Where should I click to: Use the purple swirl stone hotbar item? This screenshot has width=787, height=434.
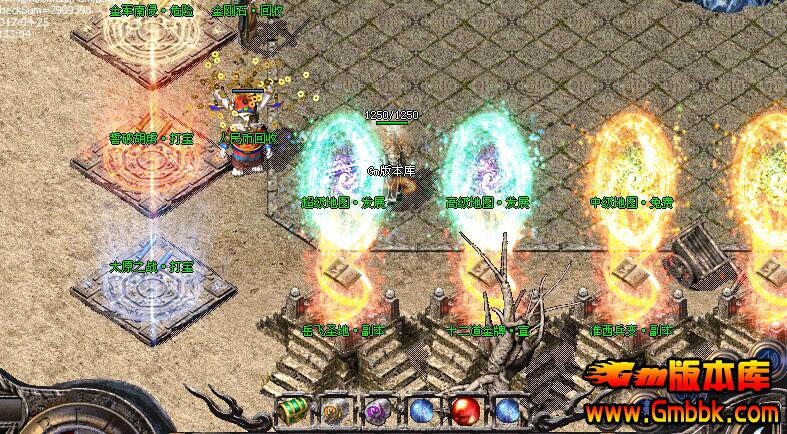tap(377, 411)
